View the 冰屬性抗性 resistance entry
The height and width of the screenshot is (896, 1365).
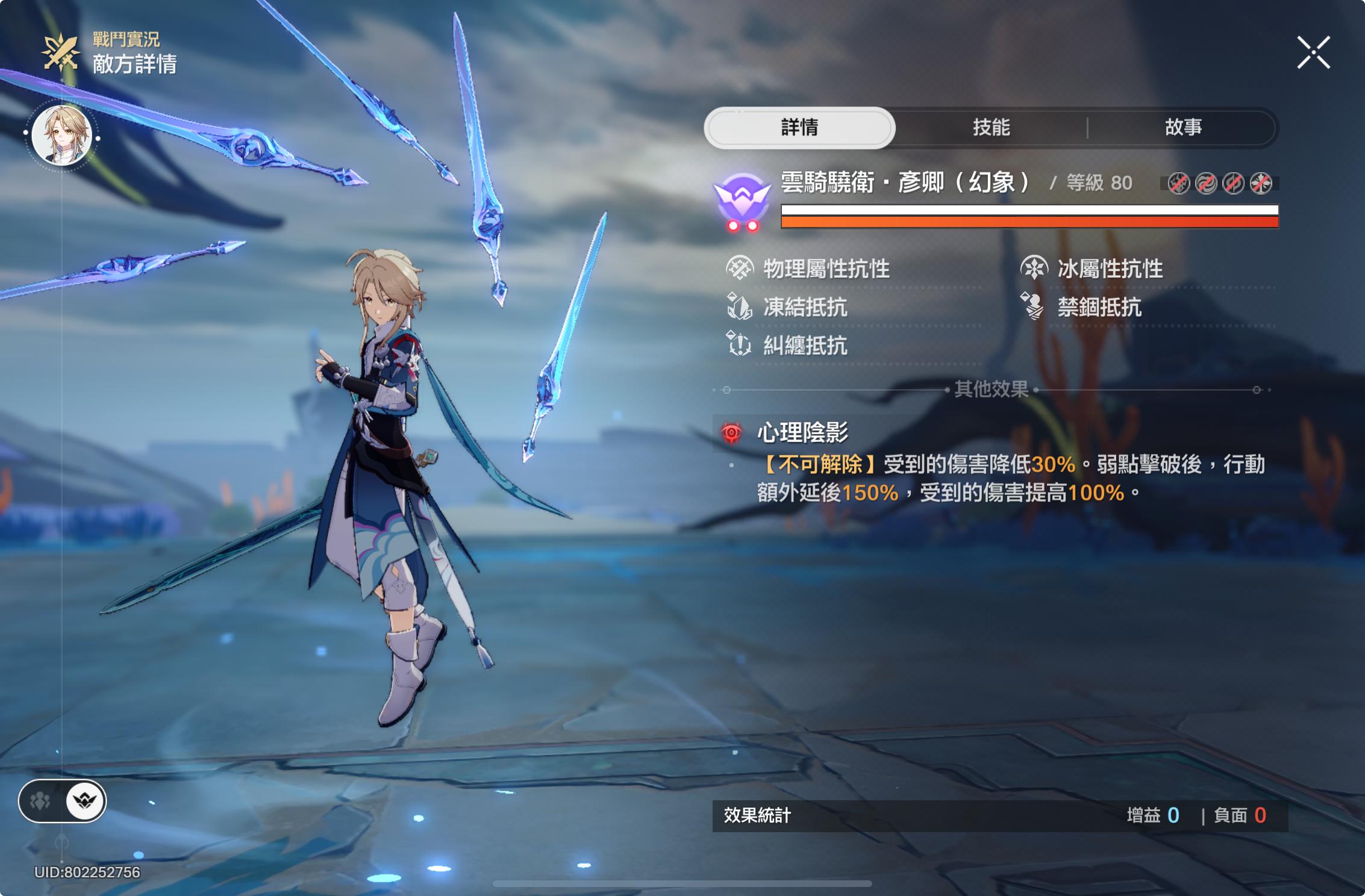[1110, 269]
